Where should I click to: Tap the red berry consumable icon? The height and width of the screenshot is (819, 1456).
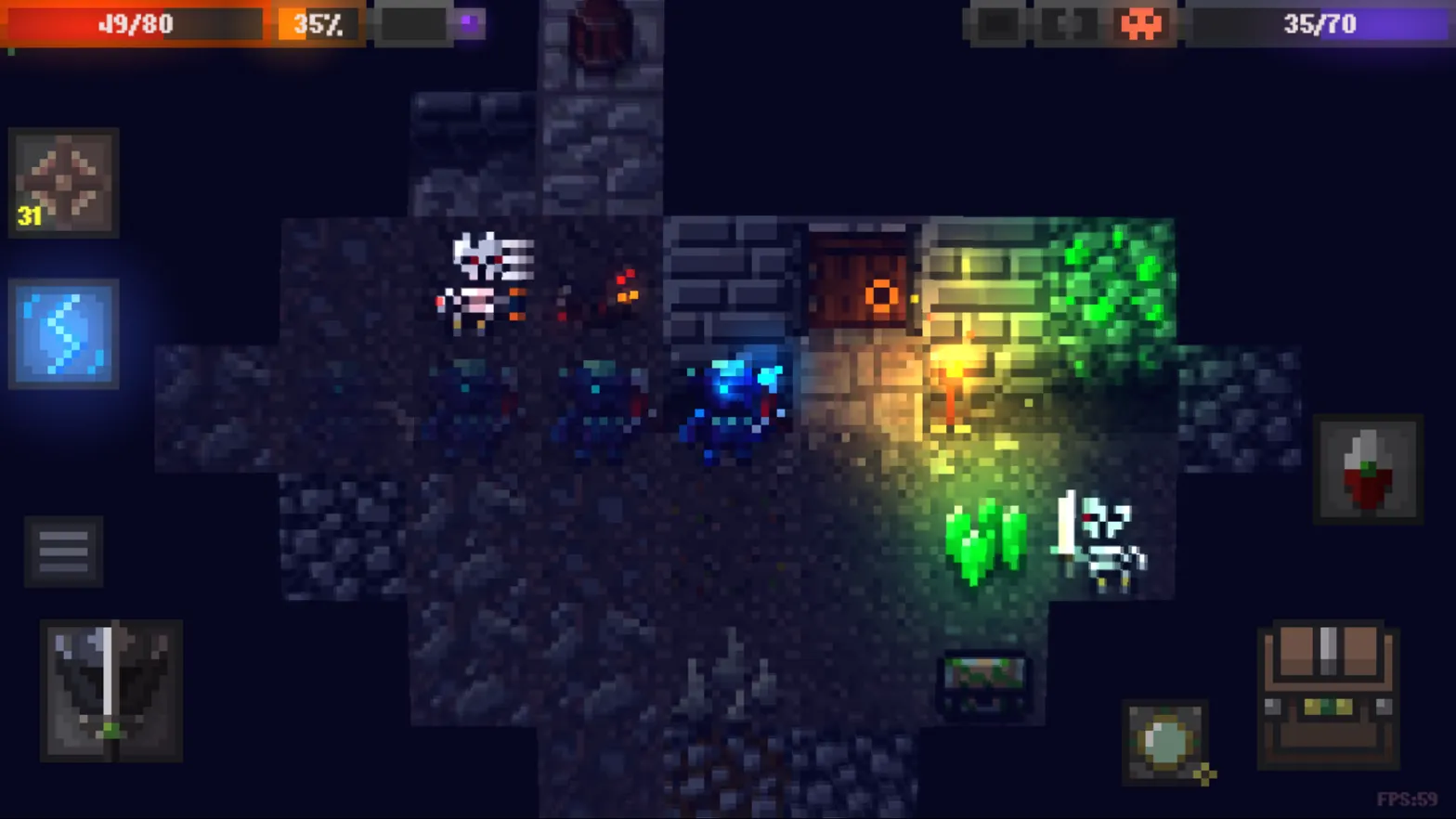pyautogui.click(x=1370, y=469)
